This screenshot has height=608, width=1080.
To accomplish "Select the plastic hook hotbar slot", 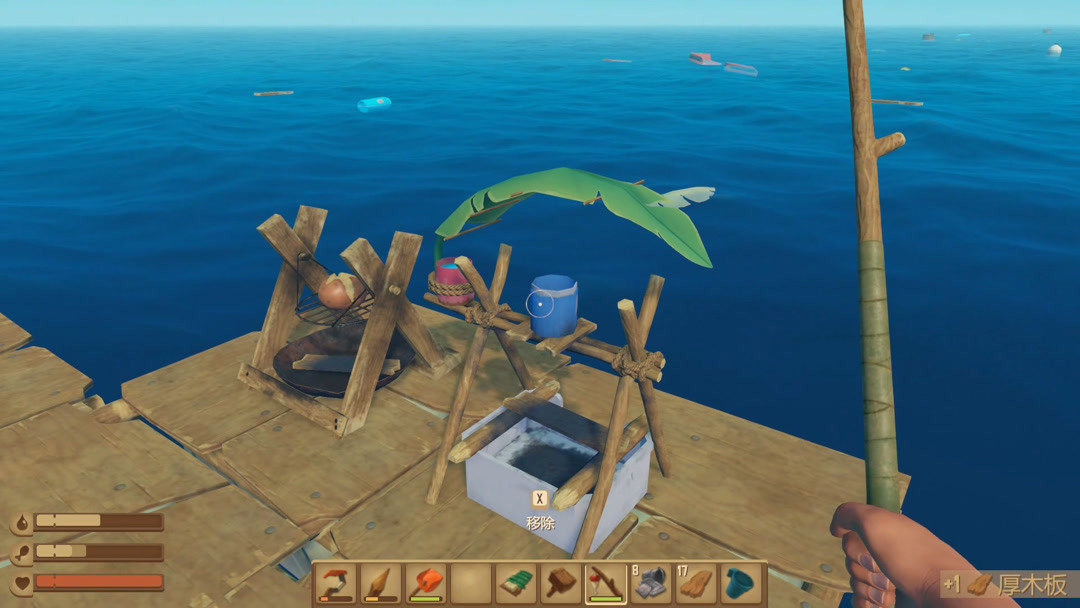I will [336, 584].
